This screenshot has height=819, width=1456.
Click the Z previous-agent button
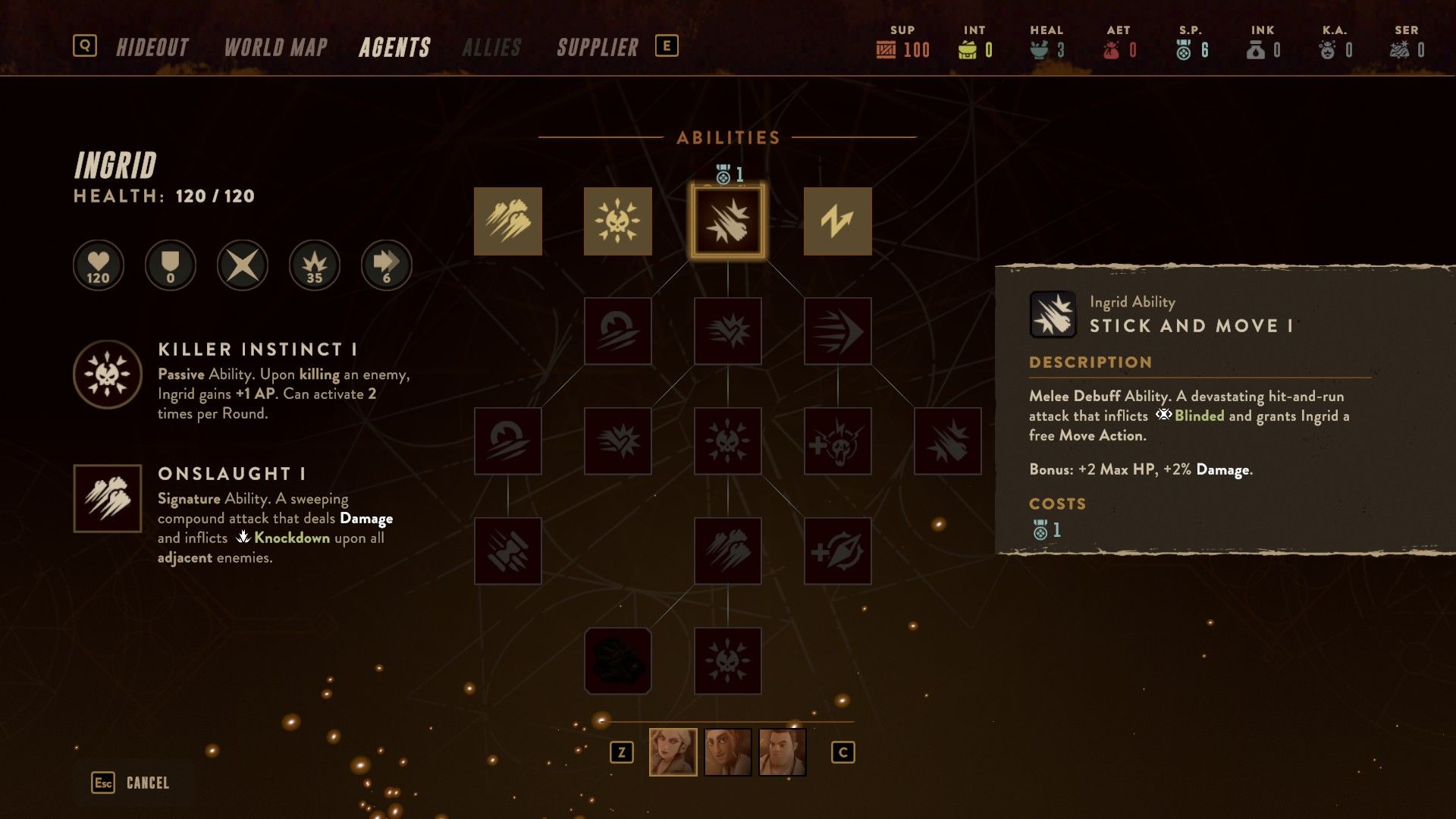623,753
